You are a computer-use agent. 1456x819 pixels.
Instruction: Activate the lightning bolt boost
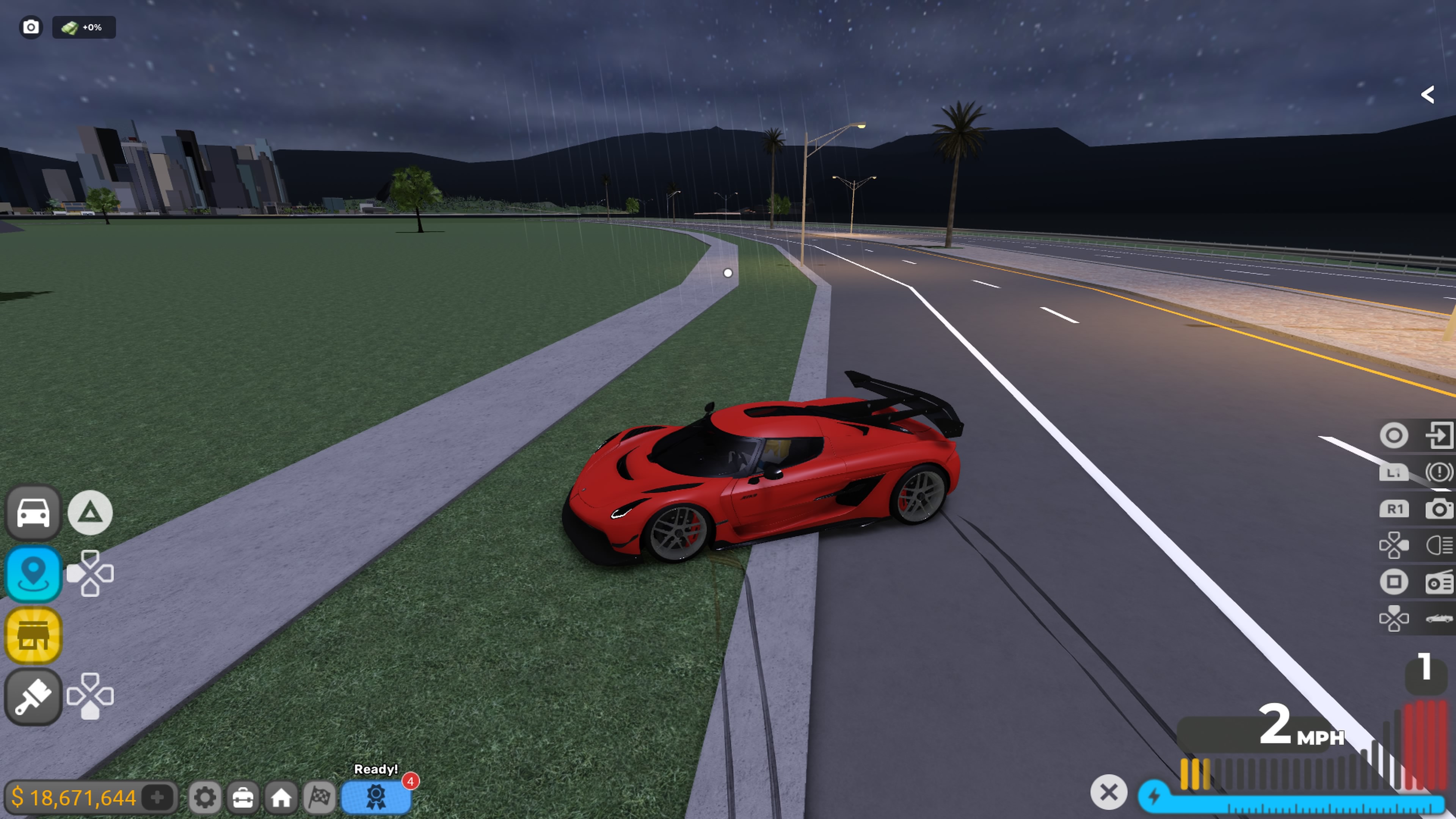[1154, 796]
